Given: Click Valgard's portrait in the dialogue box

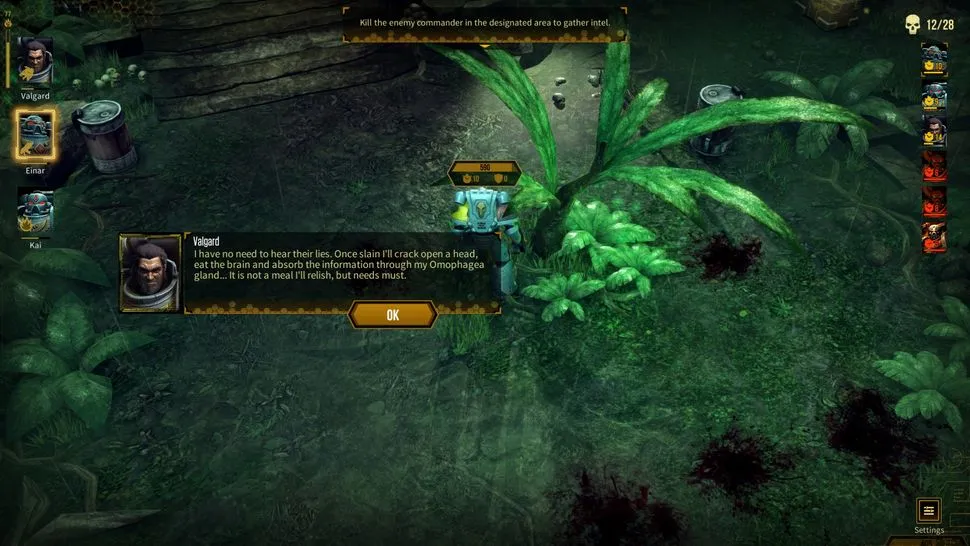Looking at the screenshot, I should [150, 272].
